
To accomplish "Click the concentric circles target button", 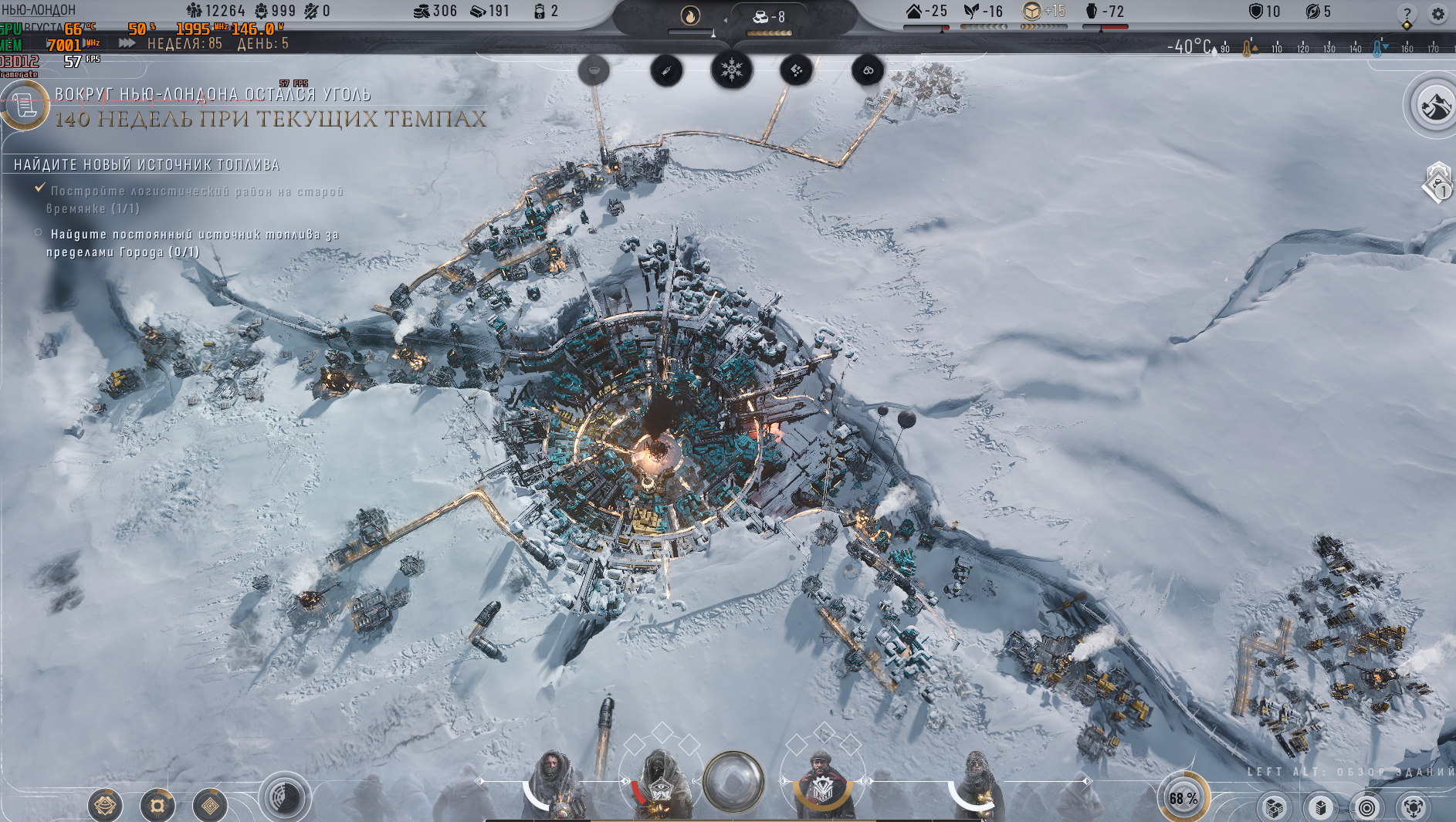I will coord(1366,807).
